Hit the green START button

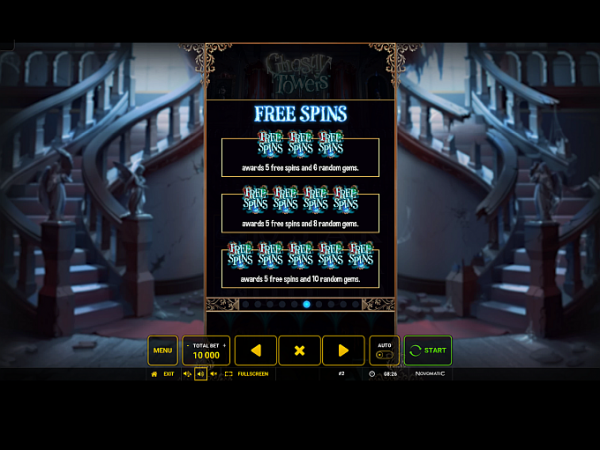tap(427, 350)
